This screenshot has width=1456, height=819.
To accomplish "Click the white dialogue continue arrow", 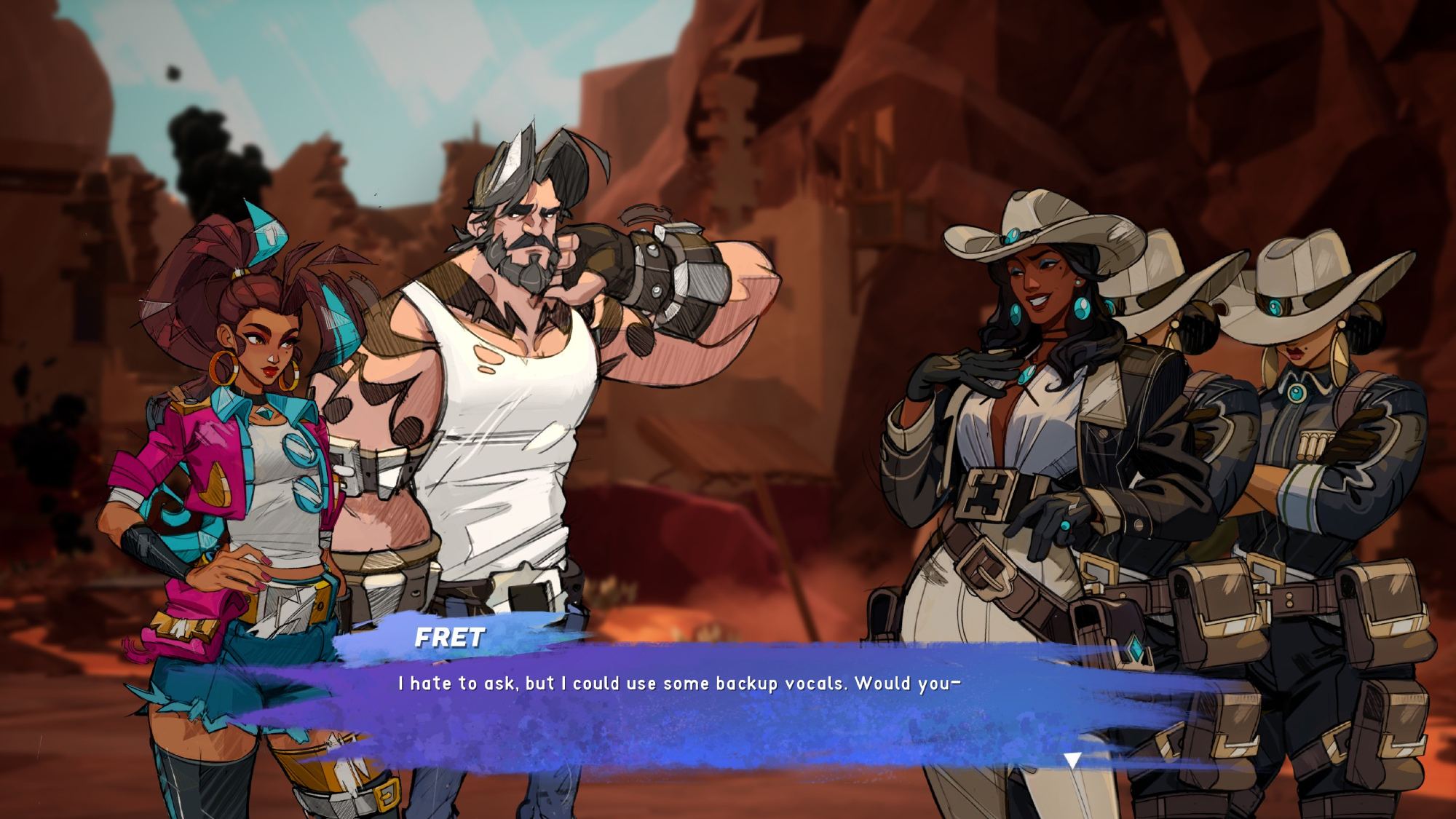I will pos(1072,761).
